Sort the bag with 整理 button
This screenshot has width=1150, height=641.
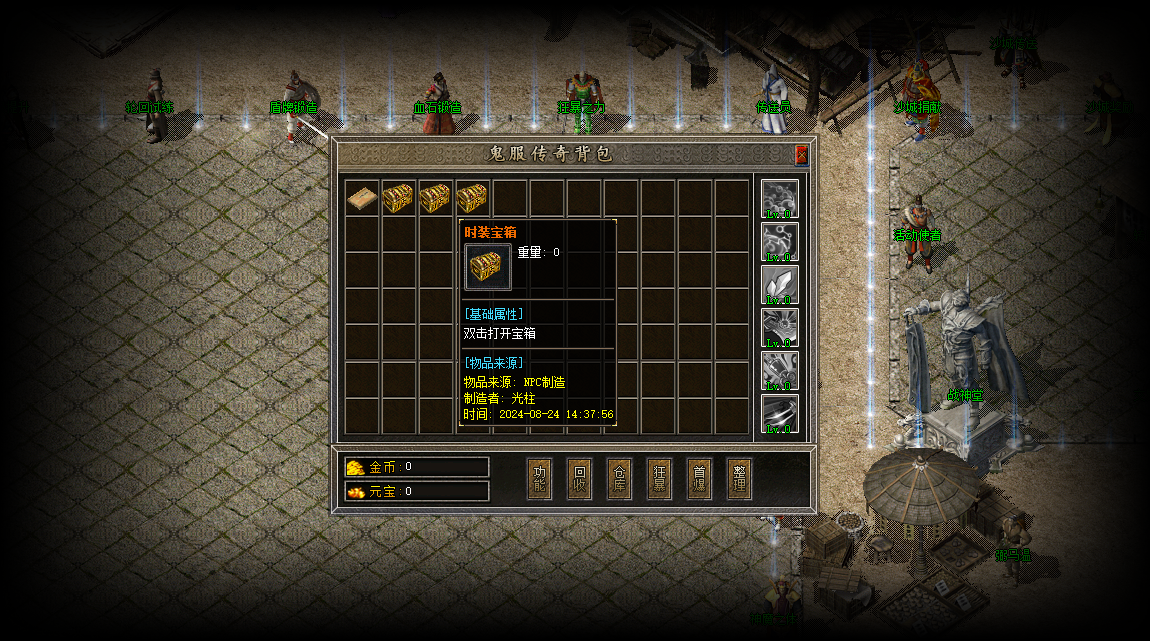tap(740, 479)
